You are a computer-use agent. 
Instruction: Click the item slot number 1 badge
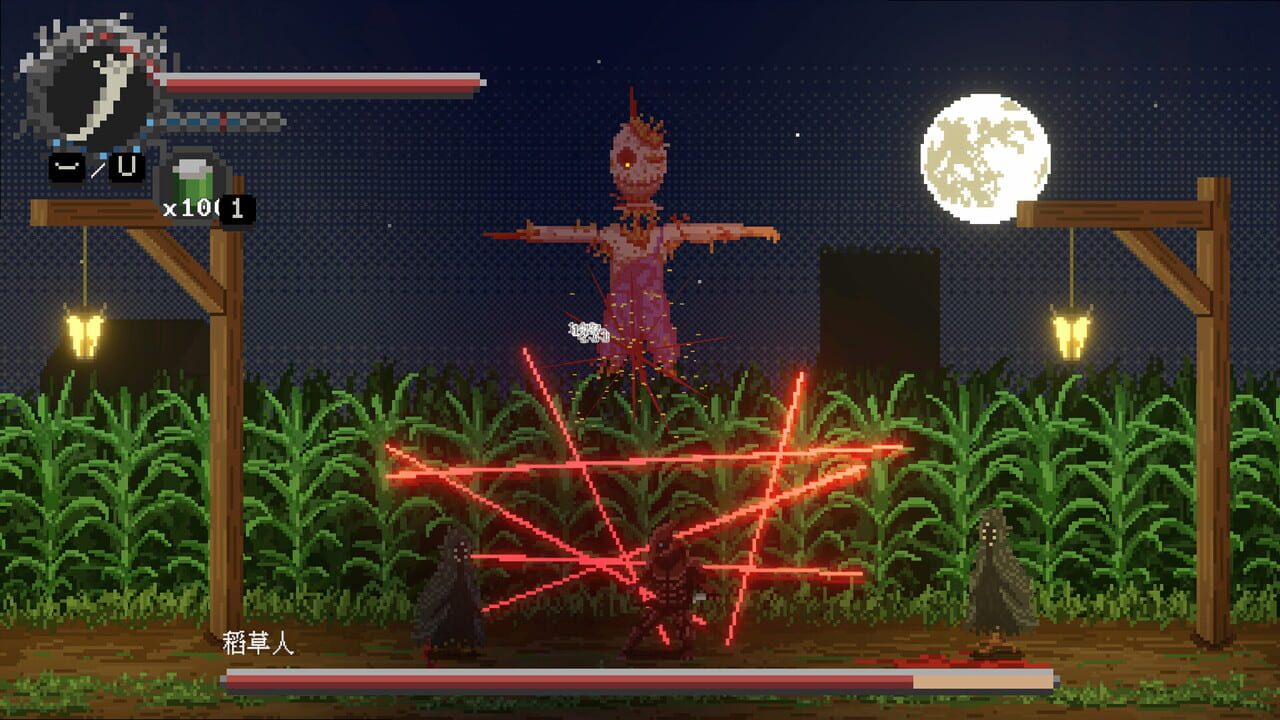tap(237, 205)
